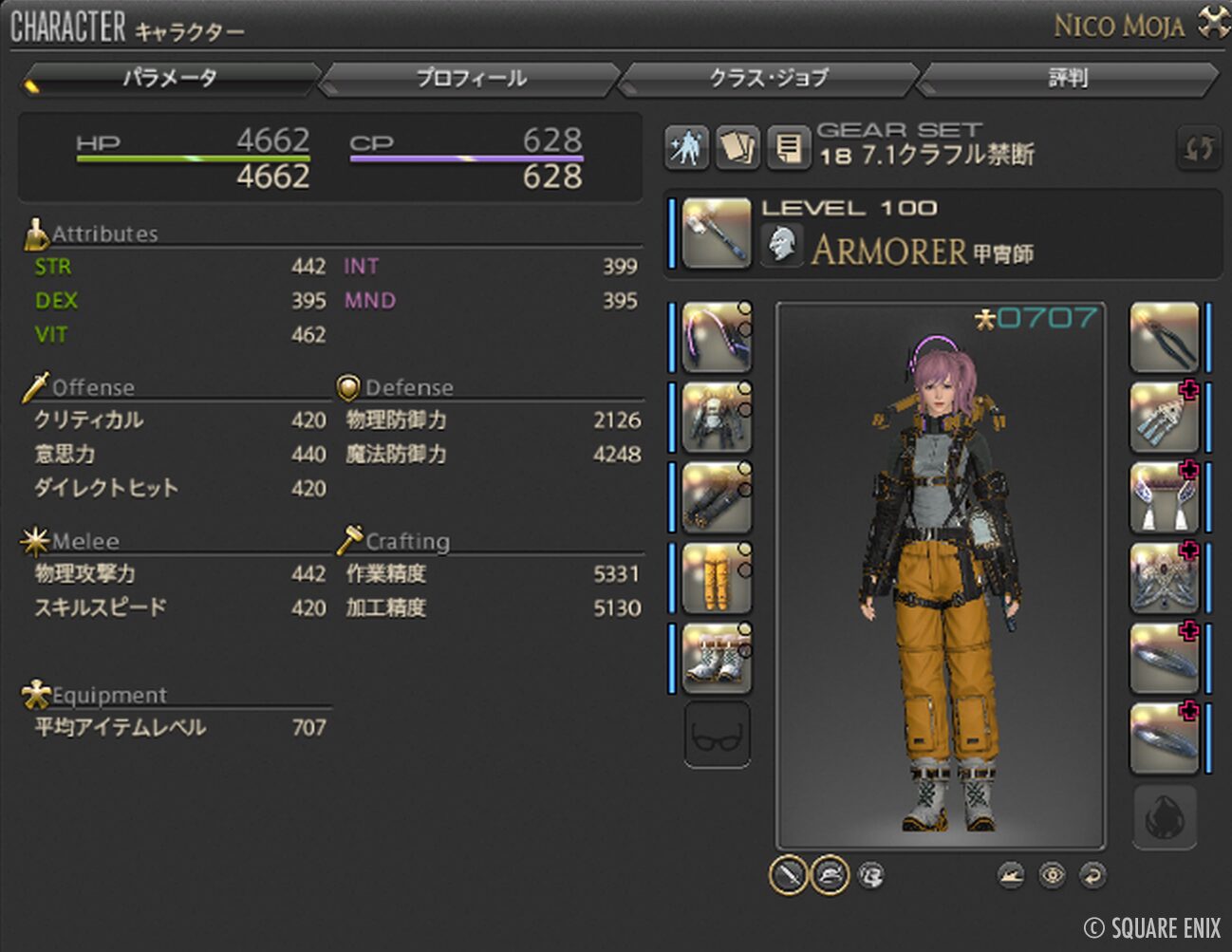Click the gear set update arrows button

[1198, 147]
